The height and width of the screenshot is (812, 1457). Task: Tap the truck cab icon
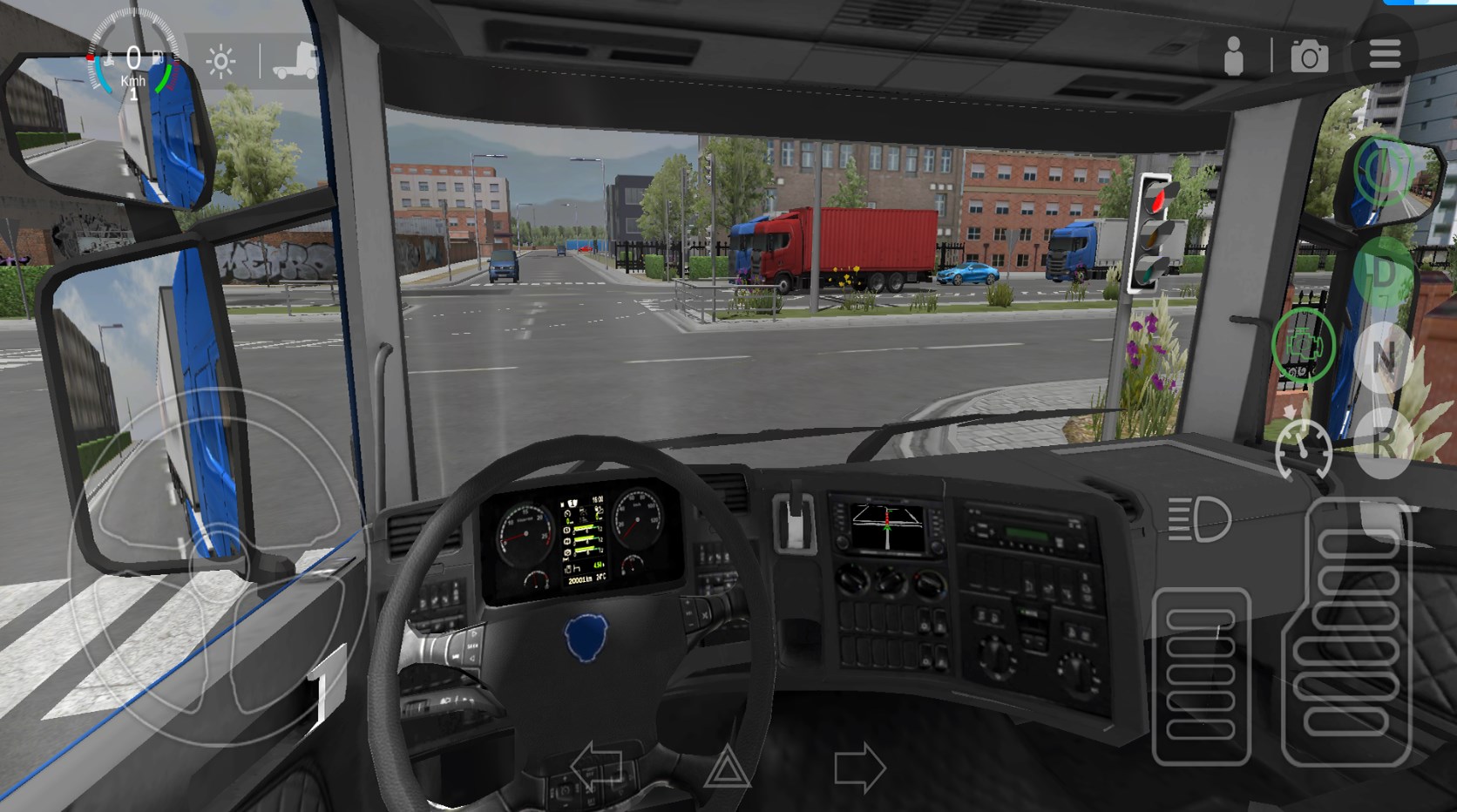(x=295, y=61)
